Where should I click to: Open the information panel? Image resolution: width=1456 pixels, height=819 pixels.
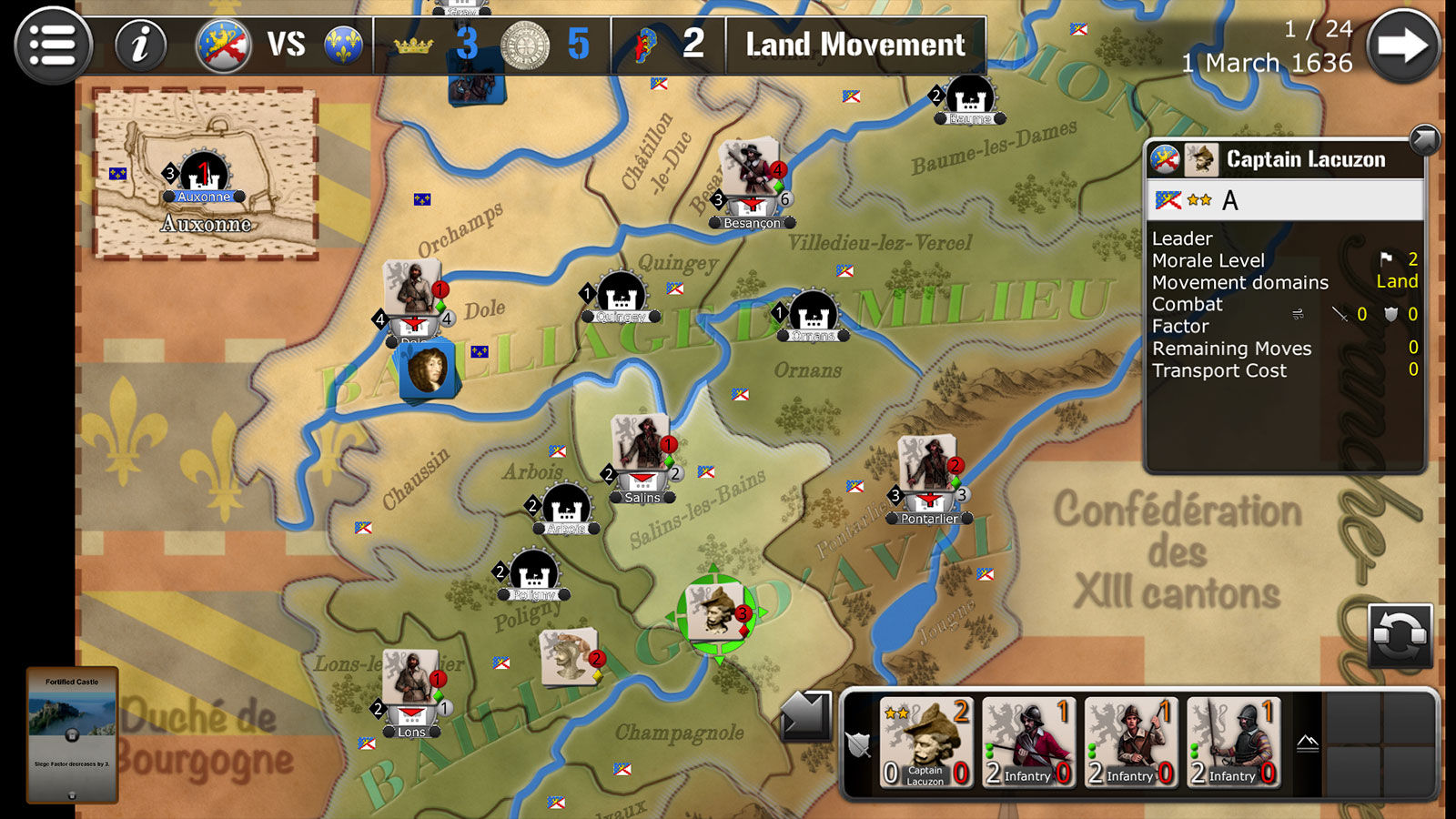point(139,45)
